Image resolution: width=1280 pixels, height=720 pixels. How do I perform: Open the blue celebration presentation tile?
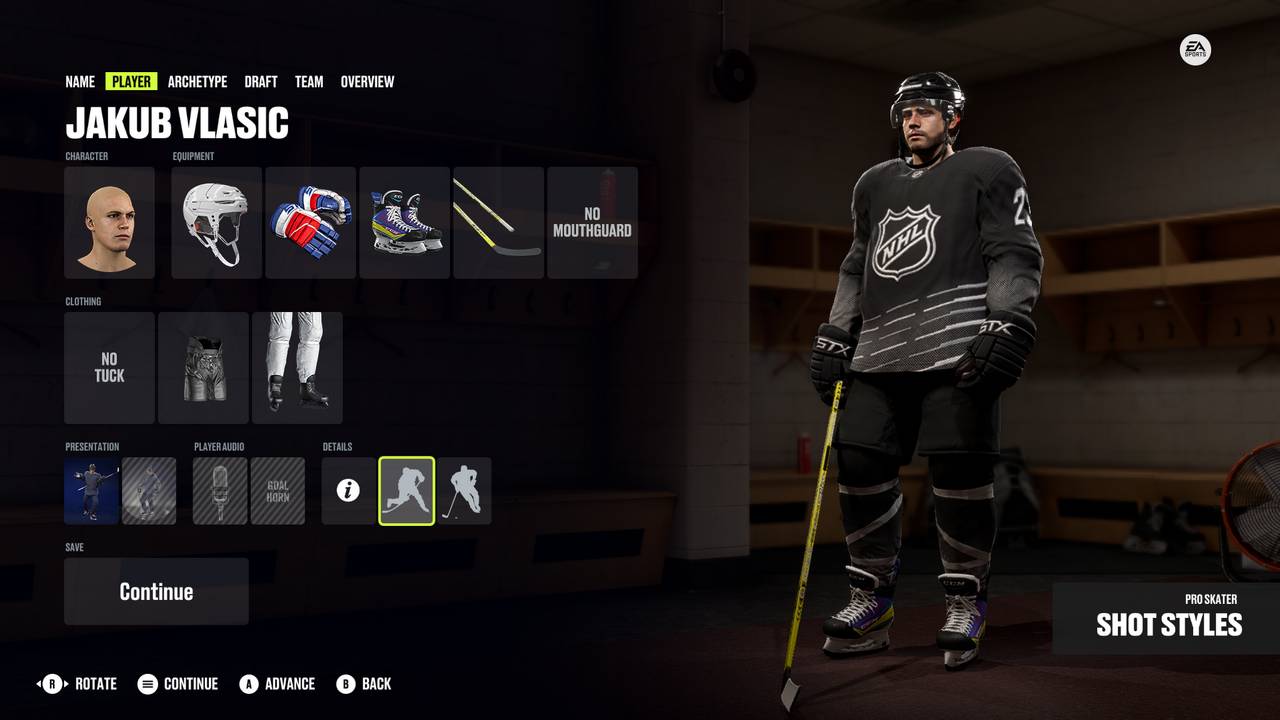pos(91,491)
